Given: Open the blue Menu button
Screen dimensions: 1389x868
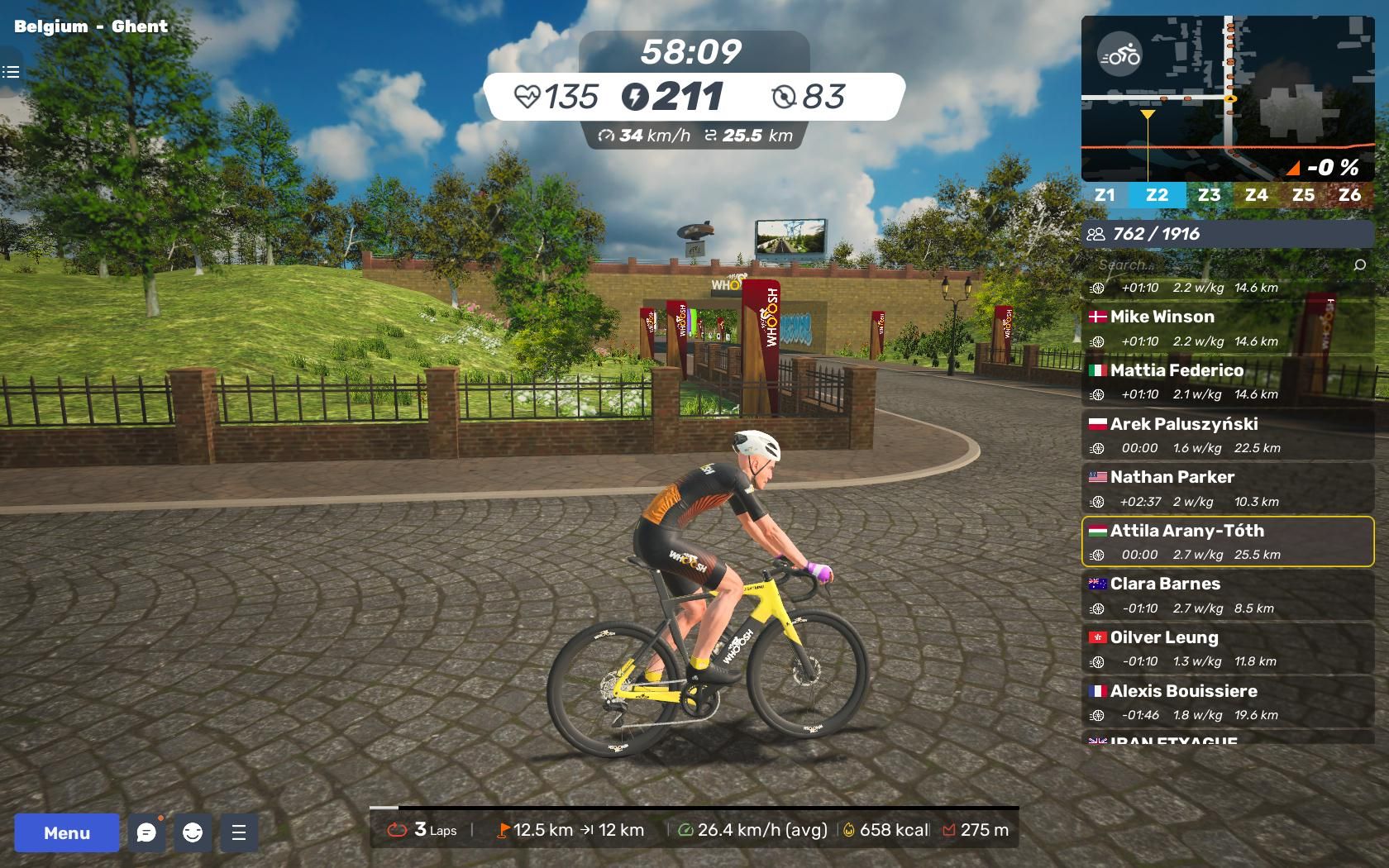Looking at the screenshot, I should [x=66, y=832].
